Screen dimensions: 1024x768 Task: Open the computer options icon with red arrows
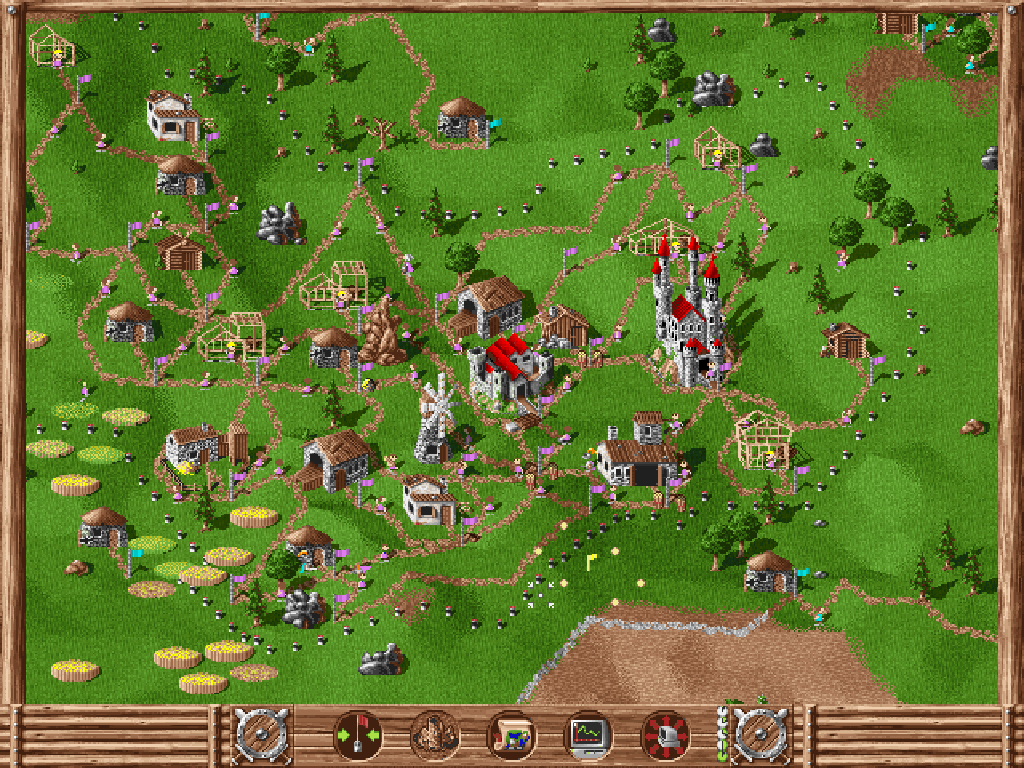tap(665, 736)
